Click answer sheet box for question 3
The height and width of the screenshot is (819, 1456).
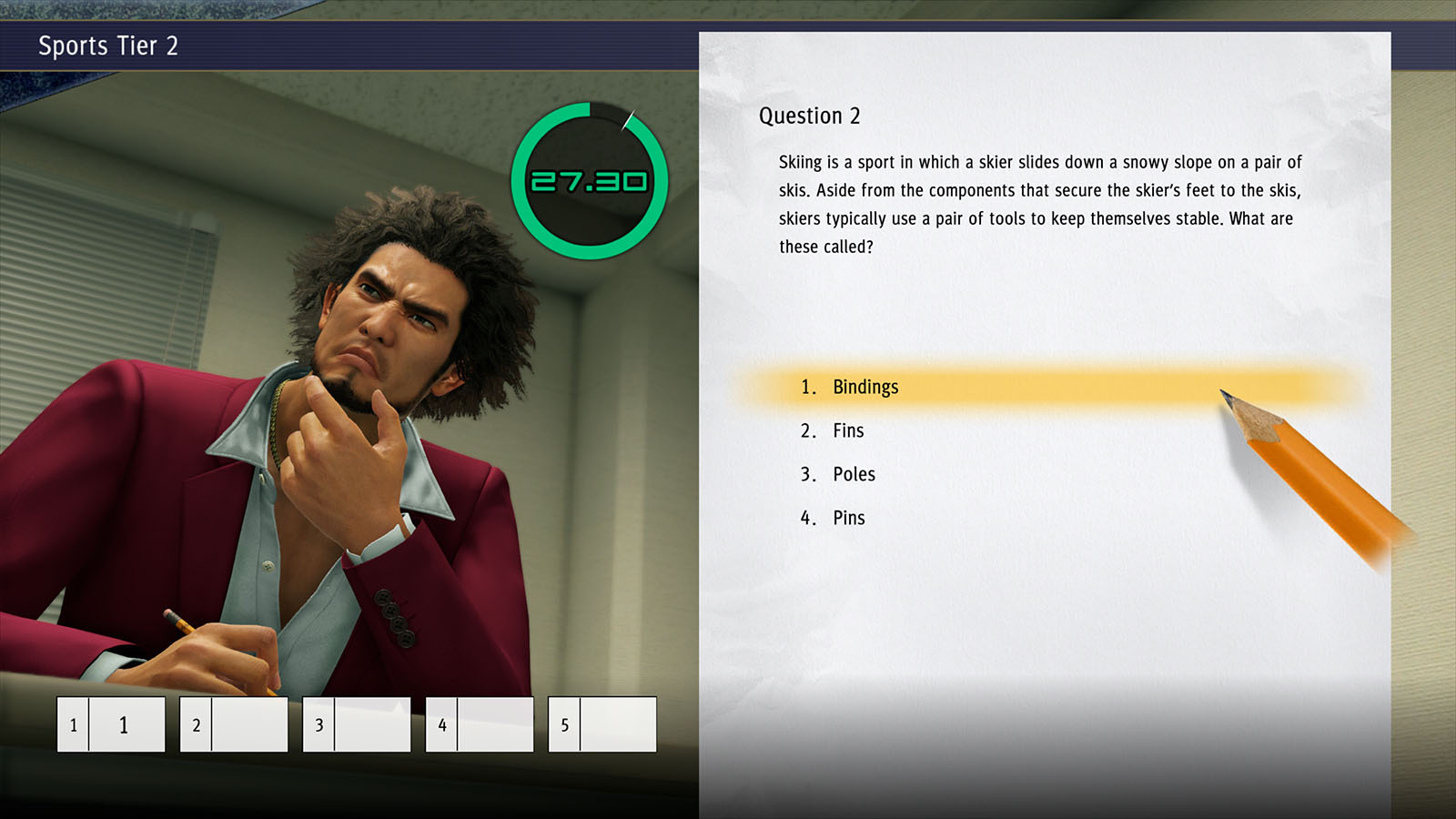click(357, 724)
